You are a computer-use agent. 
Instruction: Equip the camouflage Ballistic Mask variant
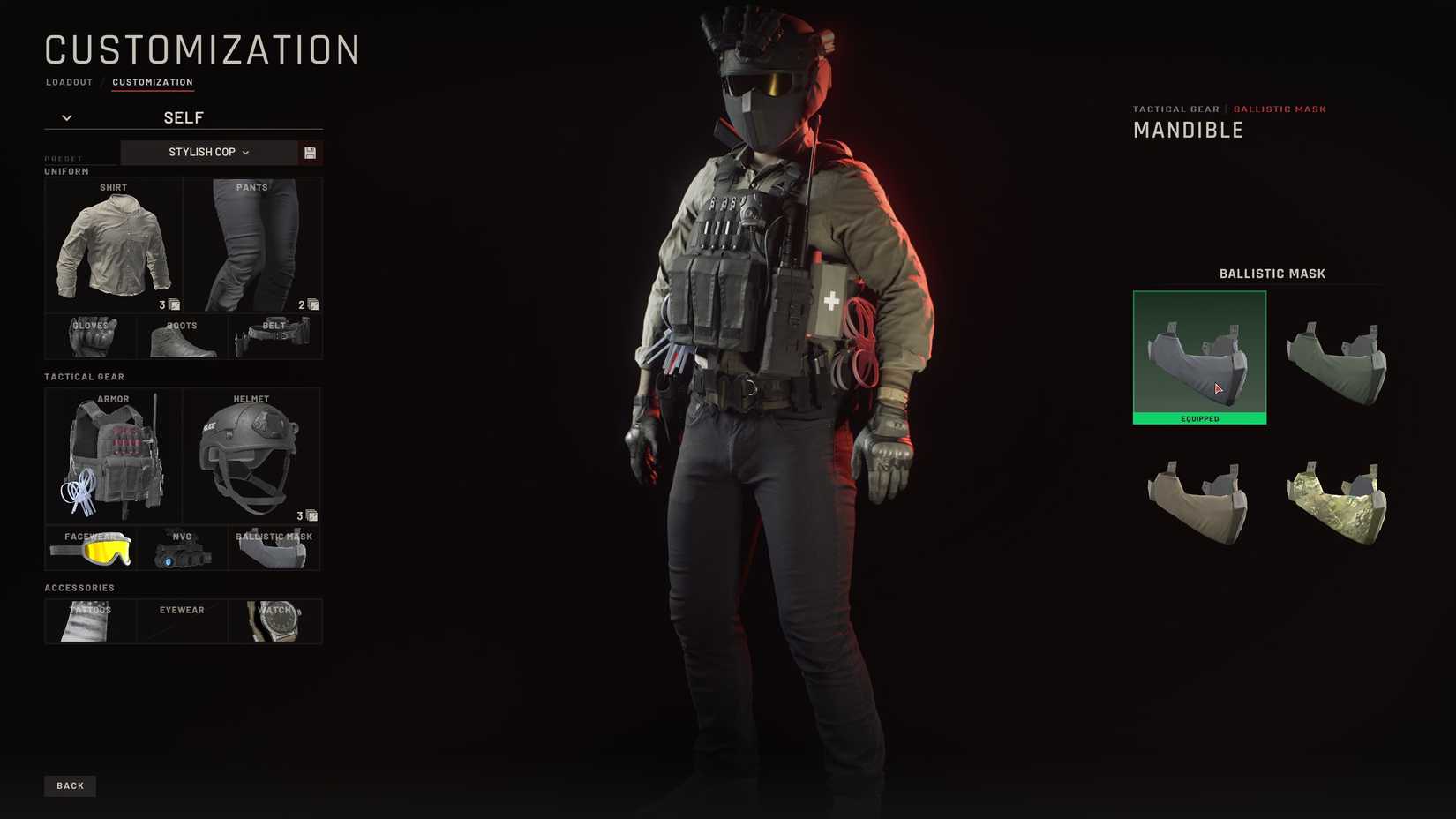click(x=1339, y=499)
